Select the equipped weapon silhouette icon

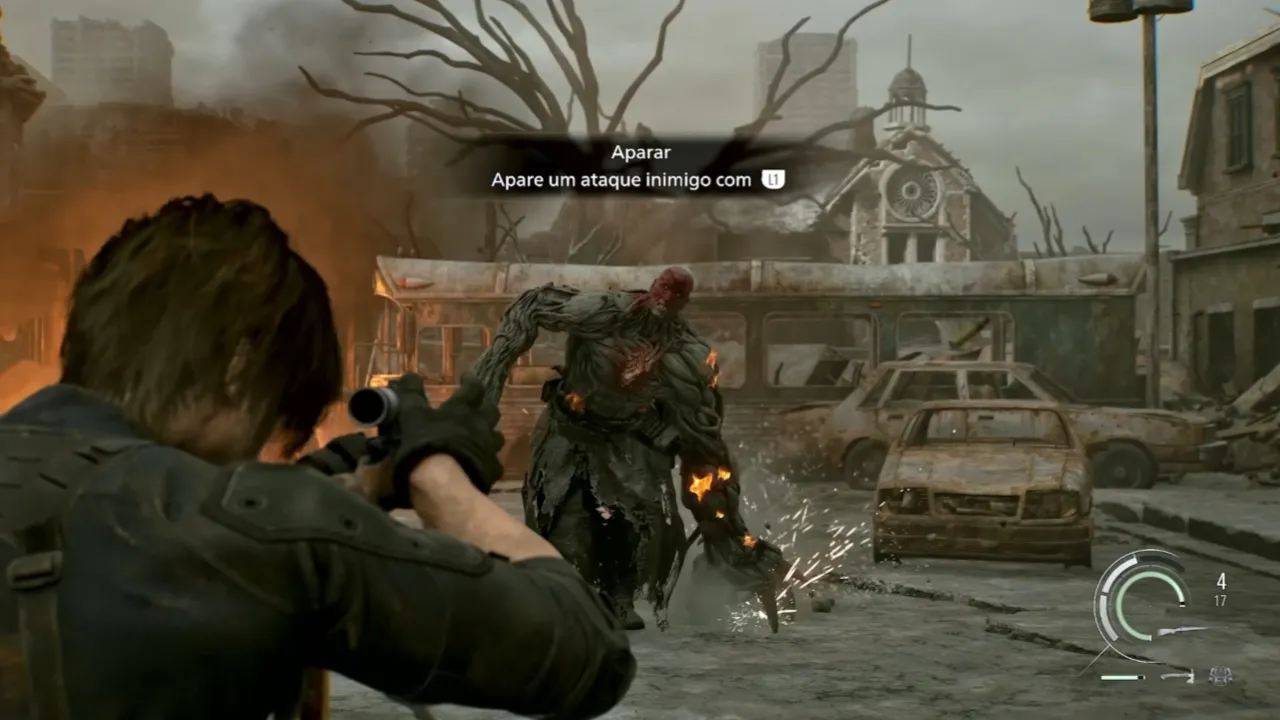coord(1192,630)
